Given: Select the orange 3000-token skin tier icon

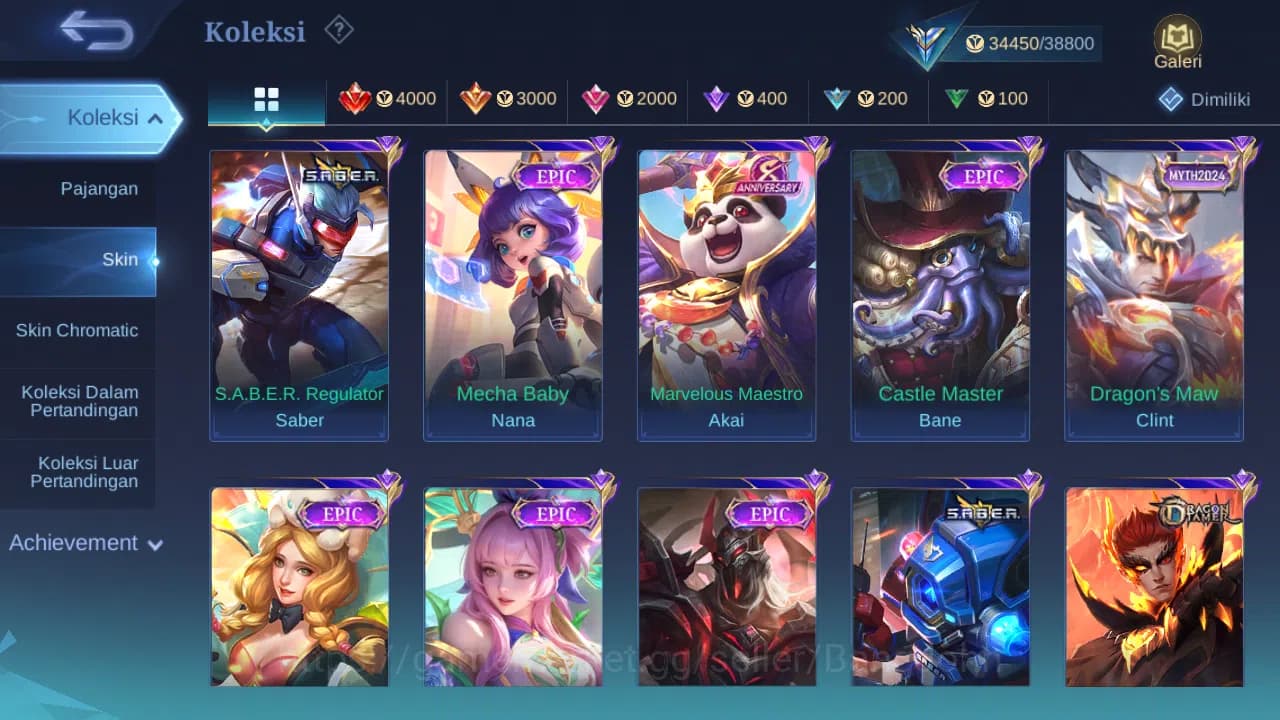Looking at the screenshot, I should [508, 99].
